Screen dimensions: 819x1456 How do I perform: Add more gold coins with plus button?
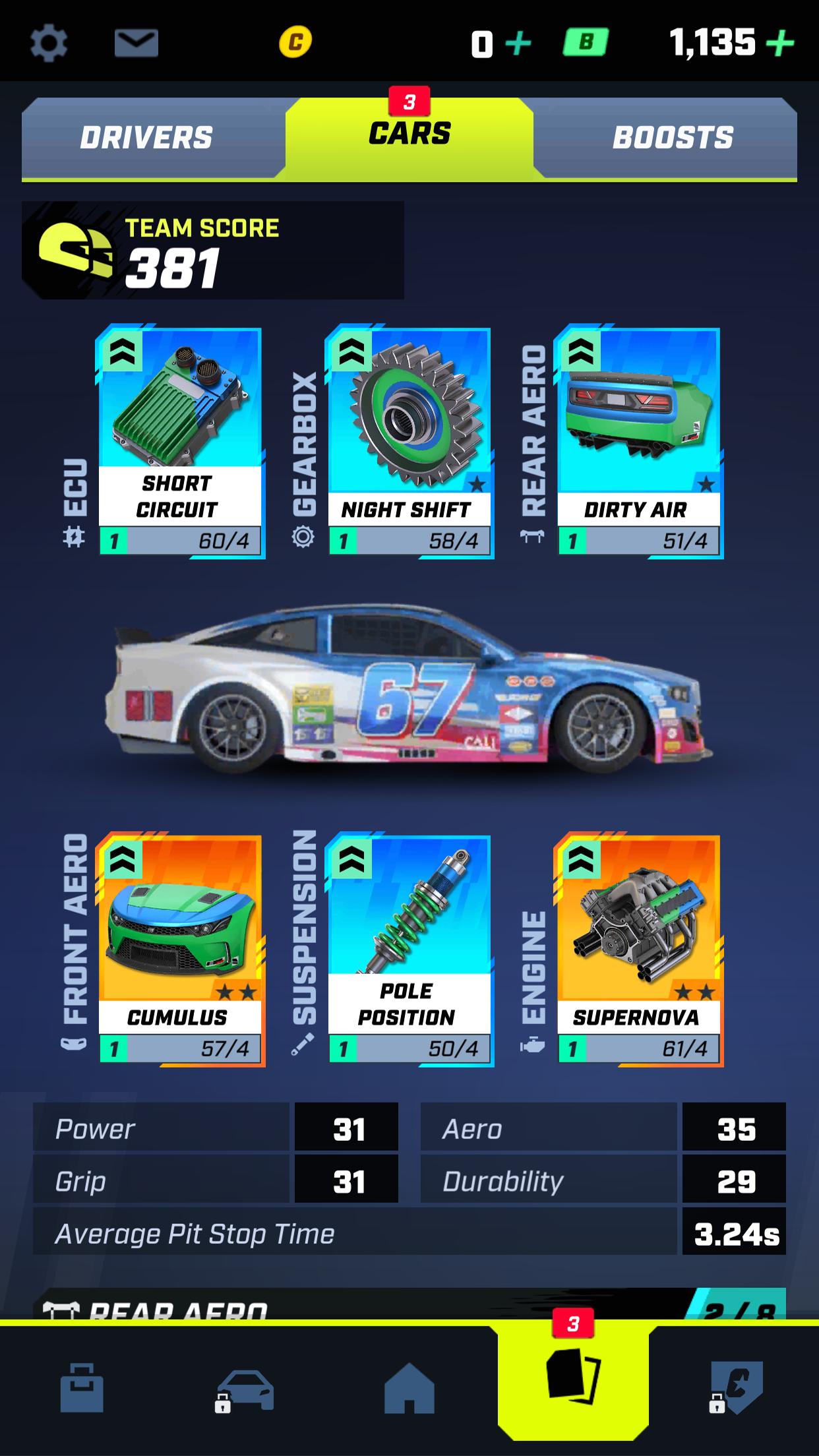pos(518,44)
